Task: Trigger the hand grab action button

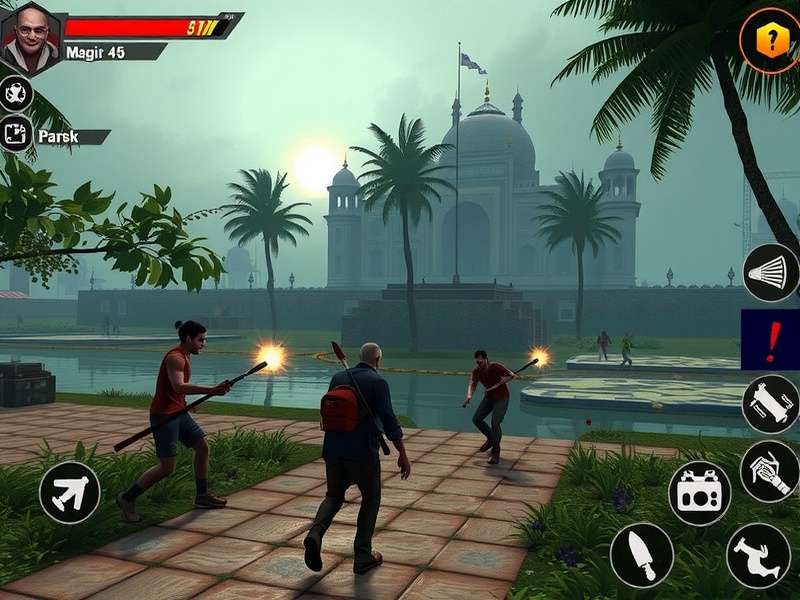Action: coord(771,470)
